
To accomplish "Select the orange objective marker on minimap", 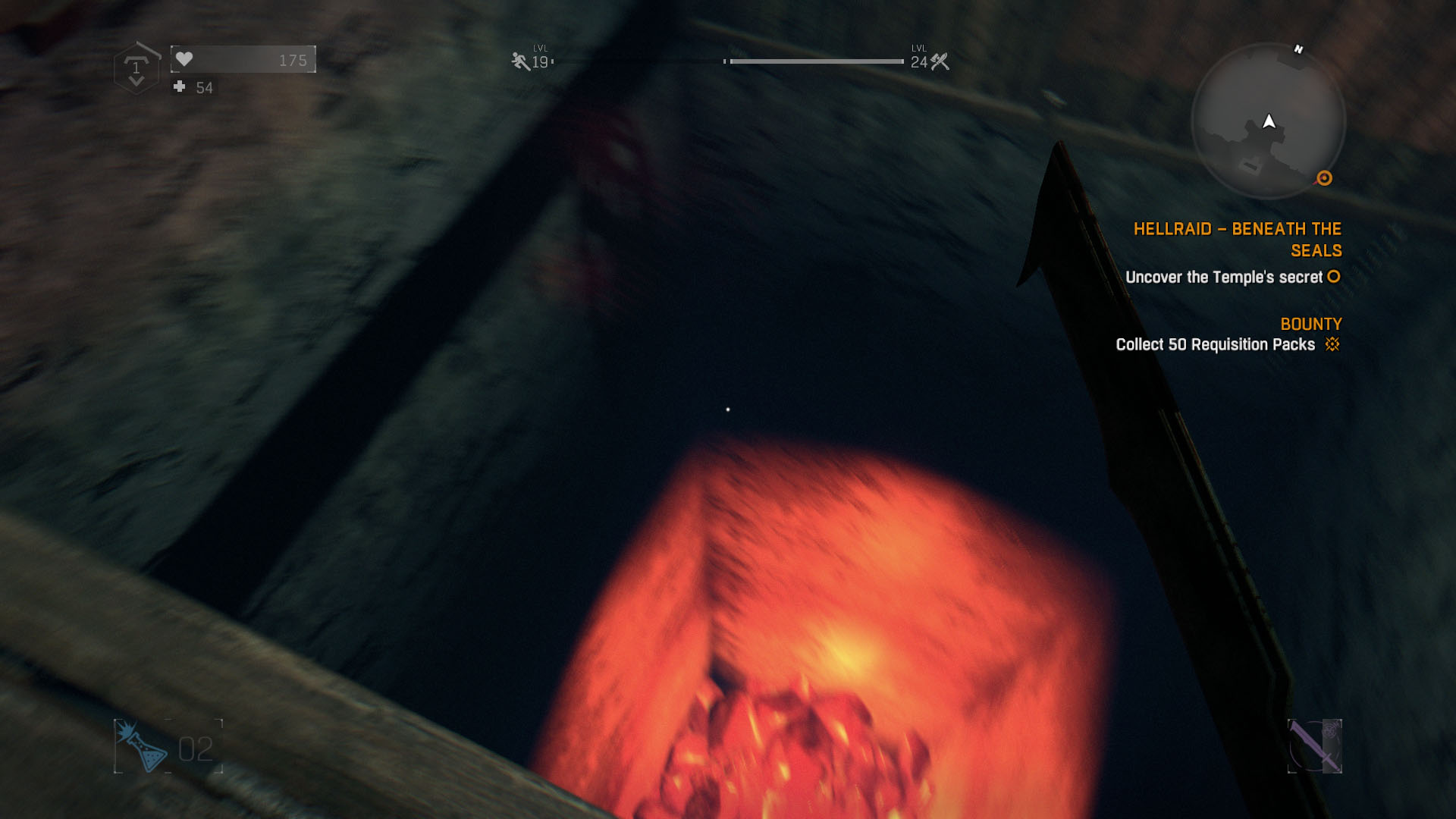I will 1324,178.
